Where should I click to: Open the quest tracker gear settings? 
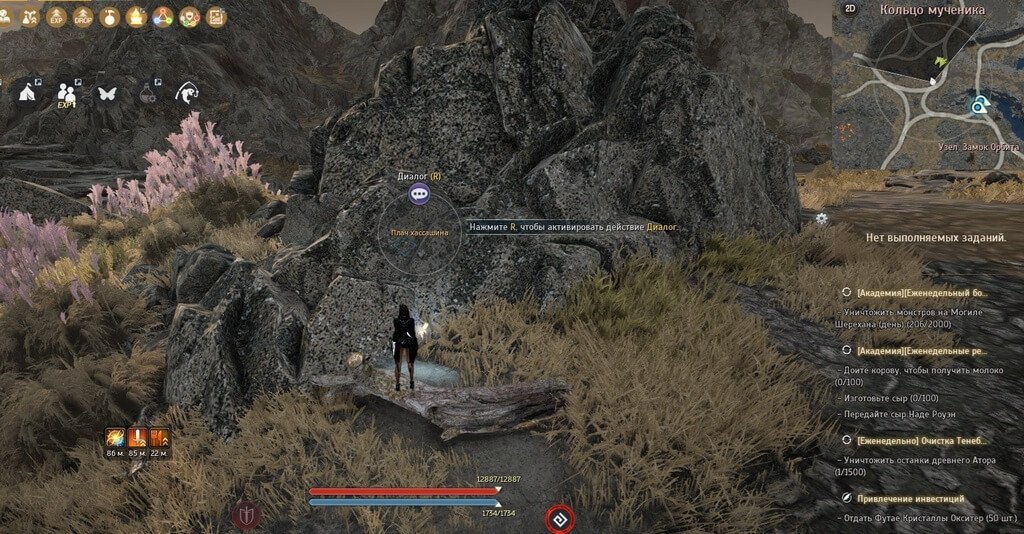pos(822,218)
